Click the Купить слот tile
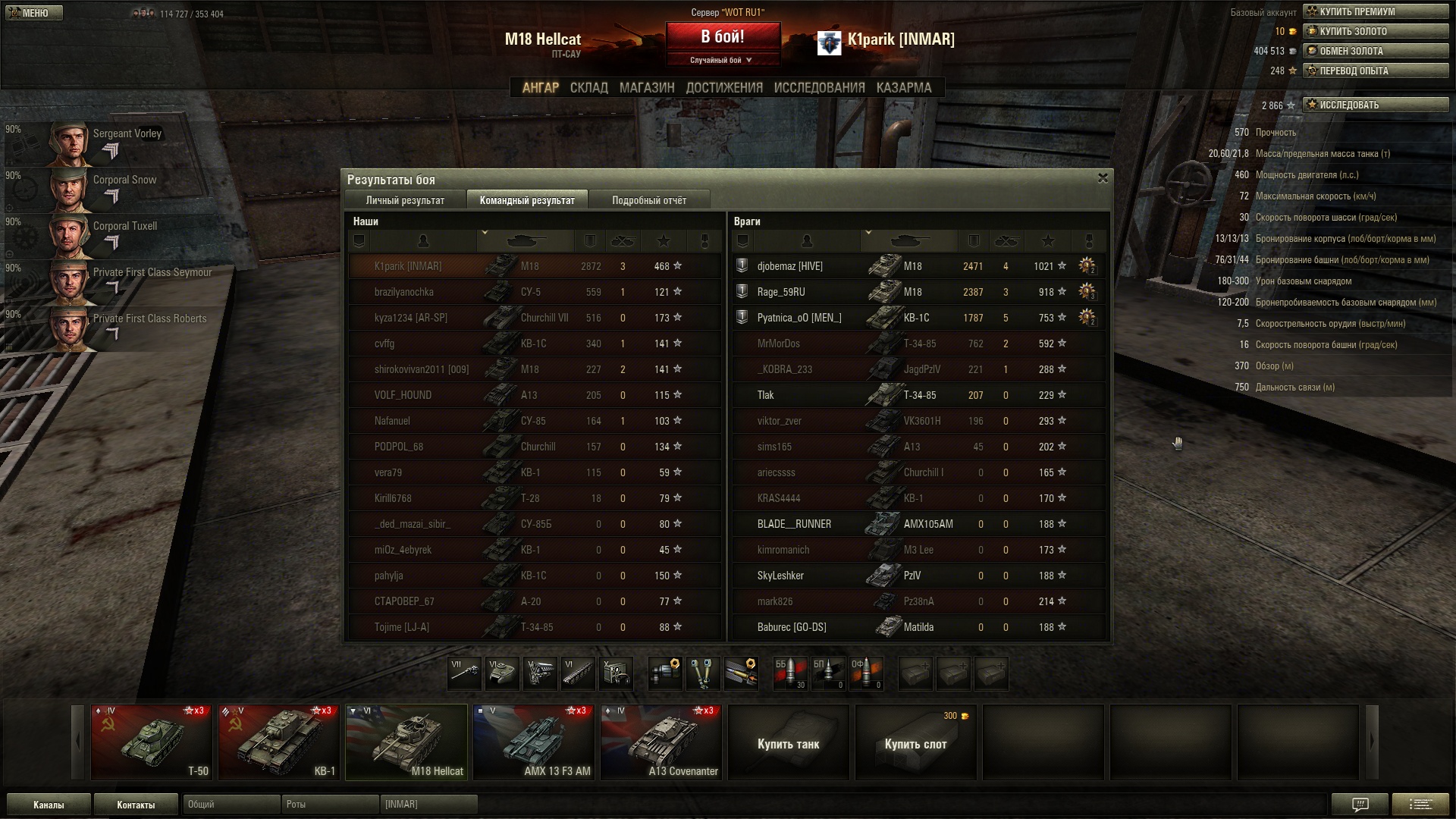This screenshot has width=1456, height=819. click(915, 743)
